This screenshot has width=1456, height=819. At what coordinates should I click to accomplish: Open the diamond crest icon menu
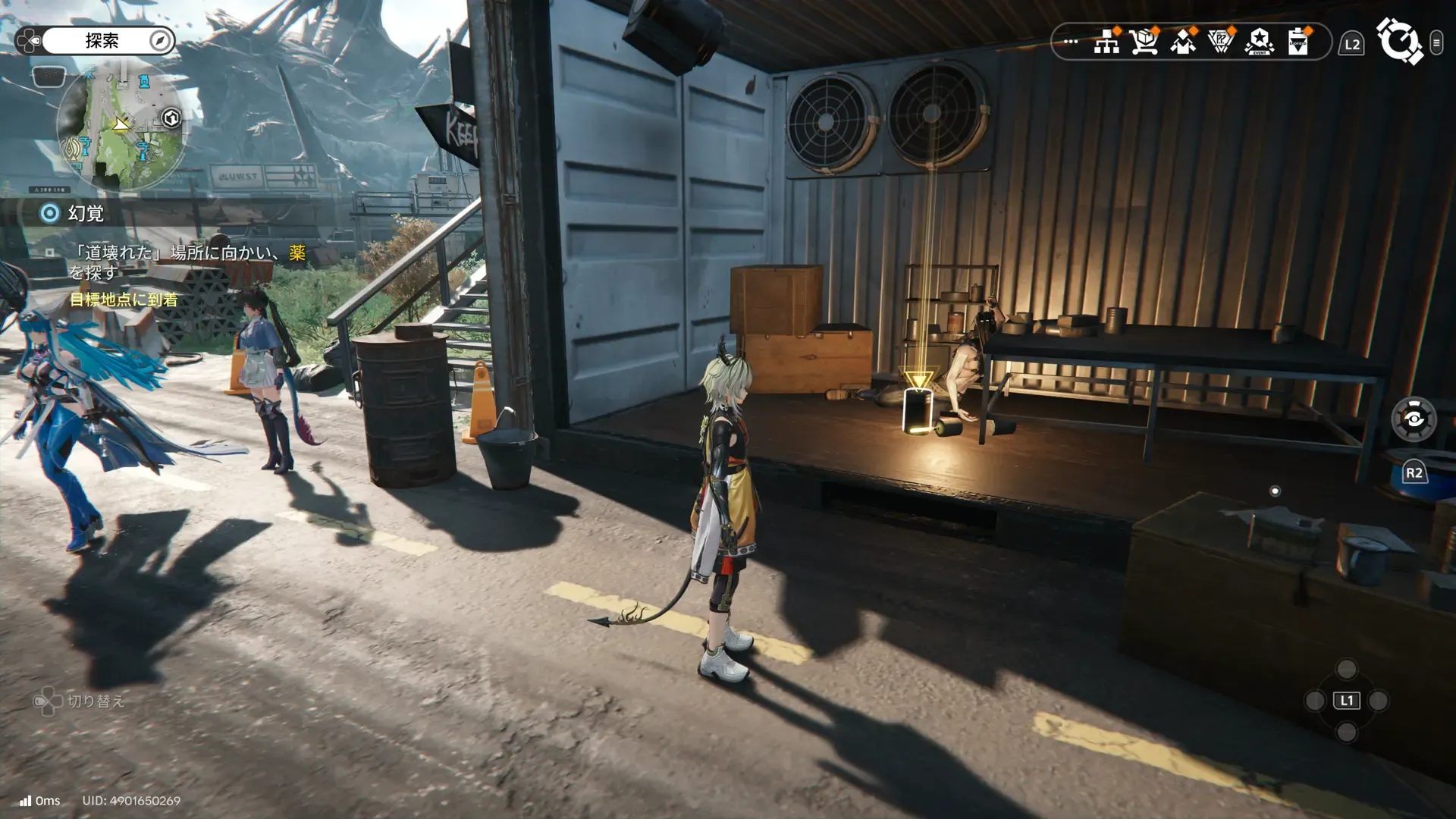click(1183, 42)
